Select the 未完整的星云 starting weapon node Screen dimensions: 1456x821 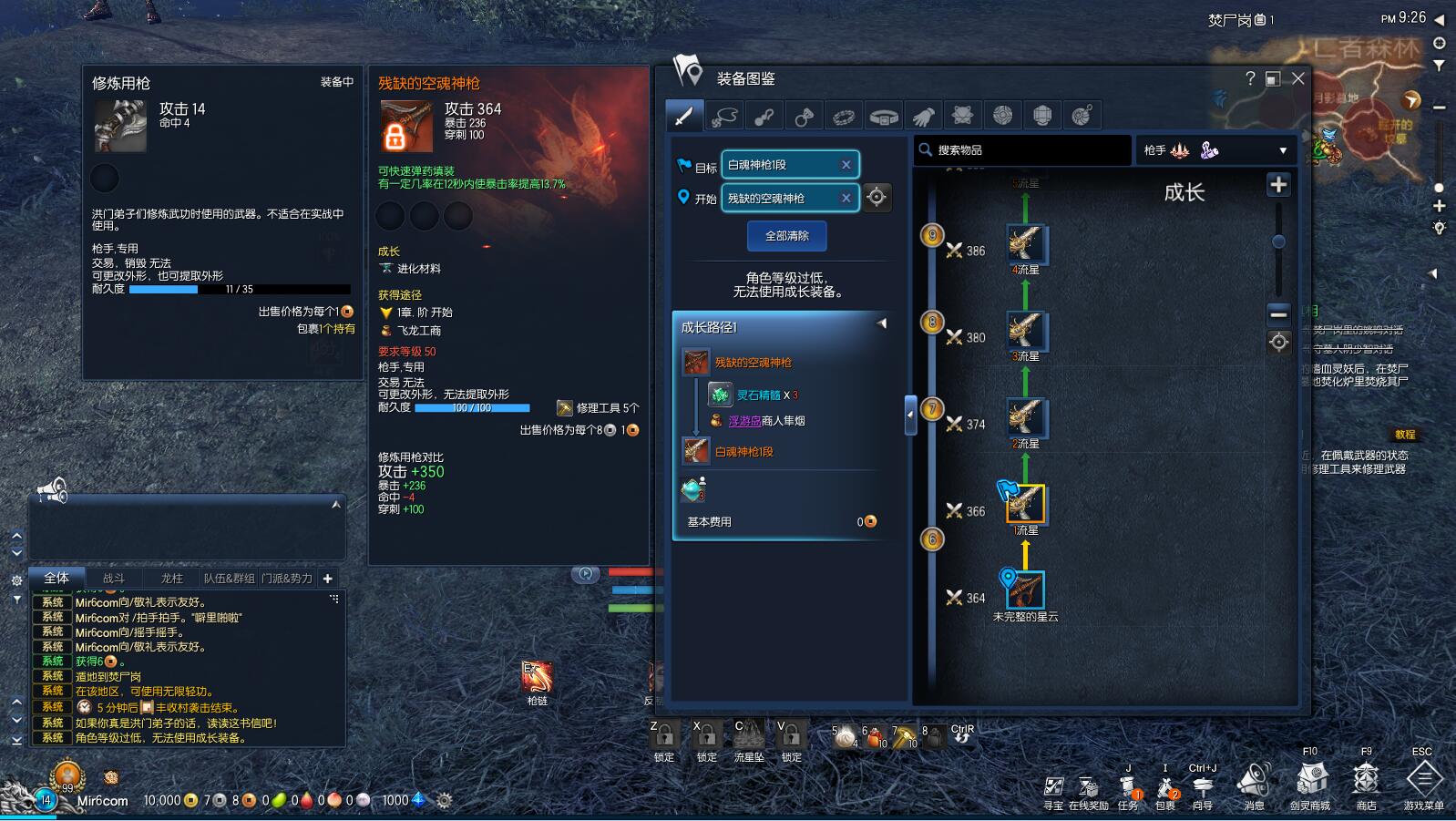(x=1026, y=590)
